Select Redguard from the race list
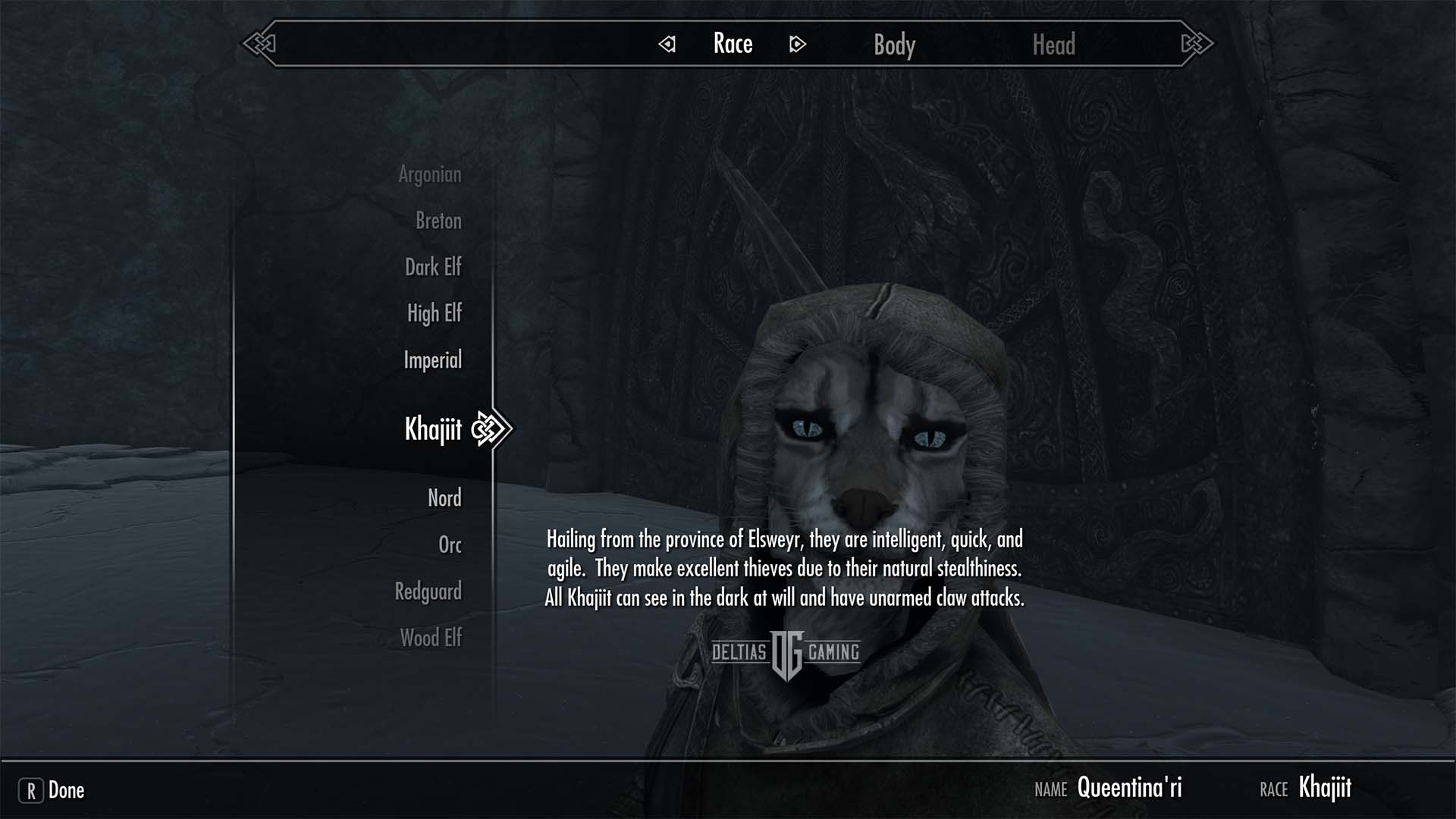Image resolution: width=1456 pixels, height=819 pixels. [428, 591]
